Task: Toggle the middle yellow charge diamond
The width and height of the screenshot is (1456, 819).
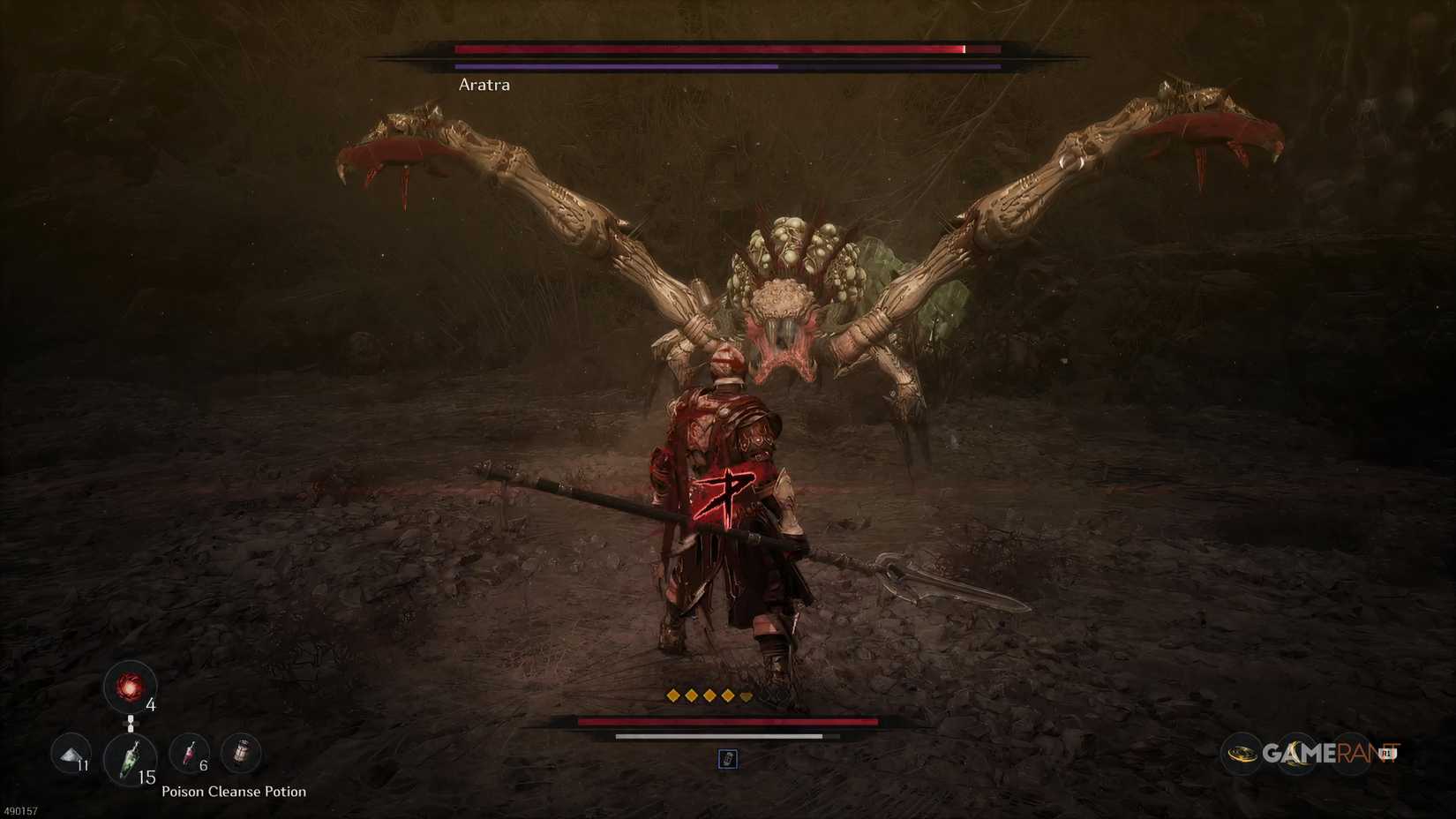Action: tap(710, 695)
